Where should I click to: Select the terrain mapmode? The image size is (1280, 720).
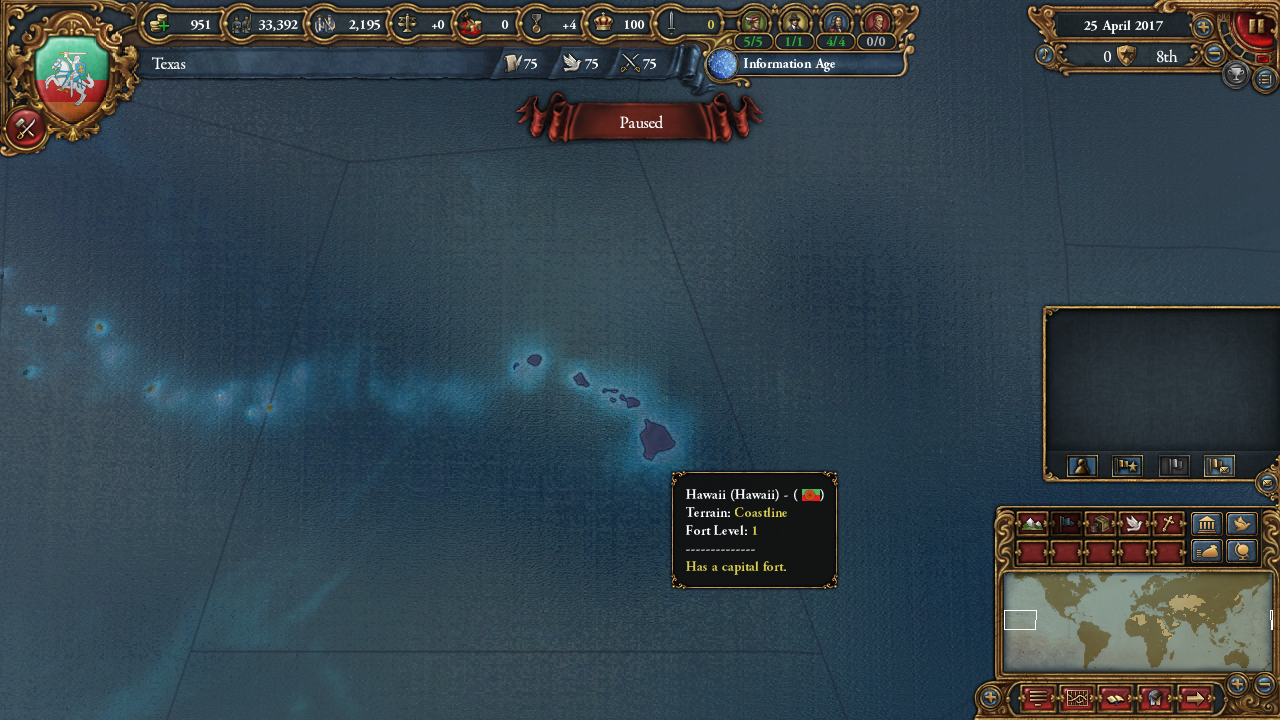click(1031, 524)
